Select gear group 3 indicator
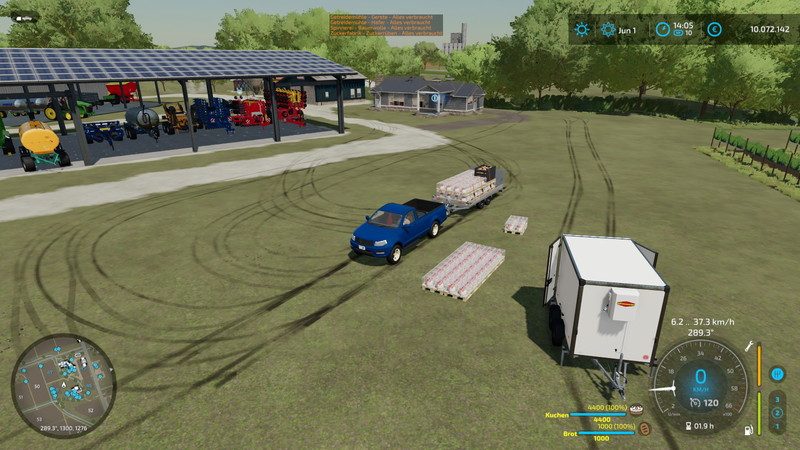The image size is (800, 450). (x=777, y=398)
